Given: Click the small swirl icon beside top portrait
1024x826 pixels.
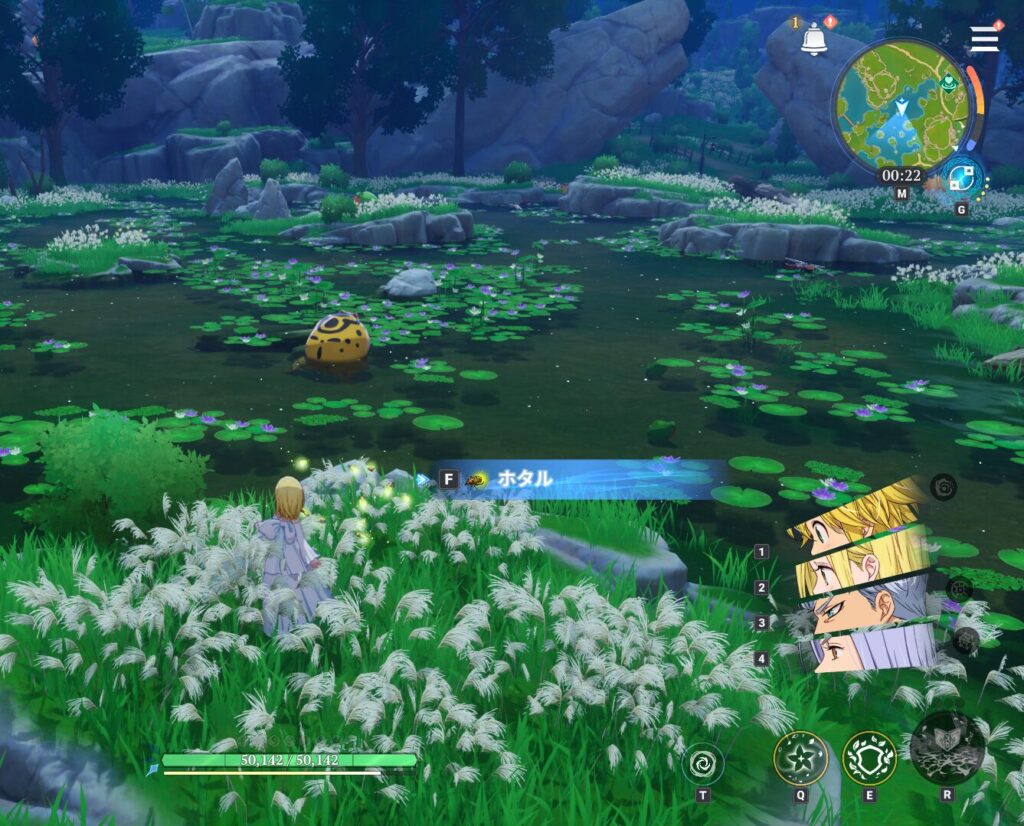Looking at the screenshot, I should (943, 487).
